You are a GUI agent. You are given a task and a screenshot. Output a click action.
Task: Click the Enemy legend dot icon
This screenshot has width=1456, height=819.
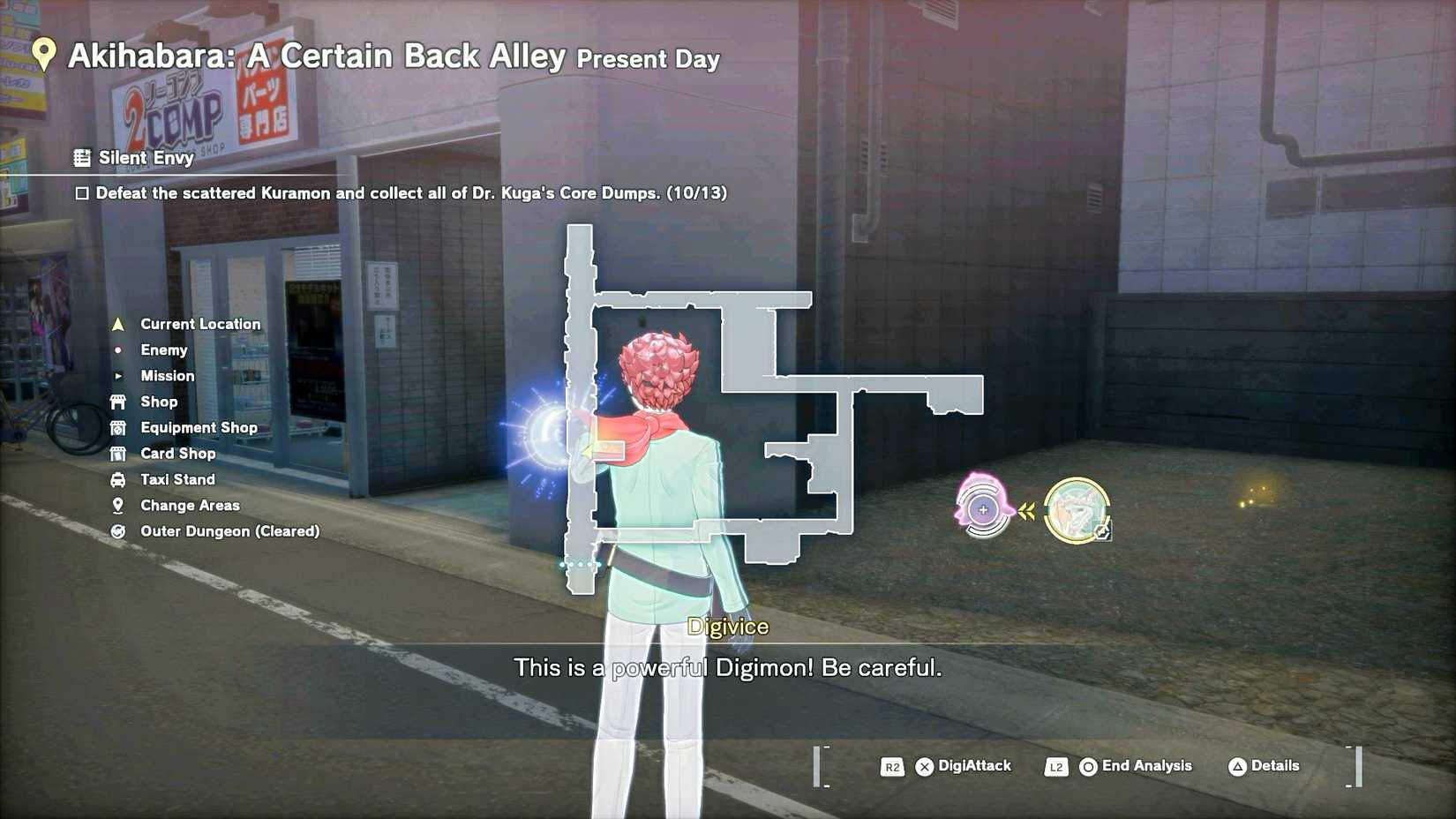[119, 349]
